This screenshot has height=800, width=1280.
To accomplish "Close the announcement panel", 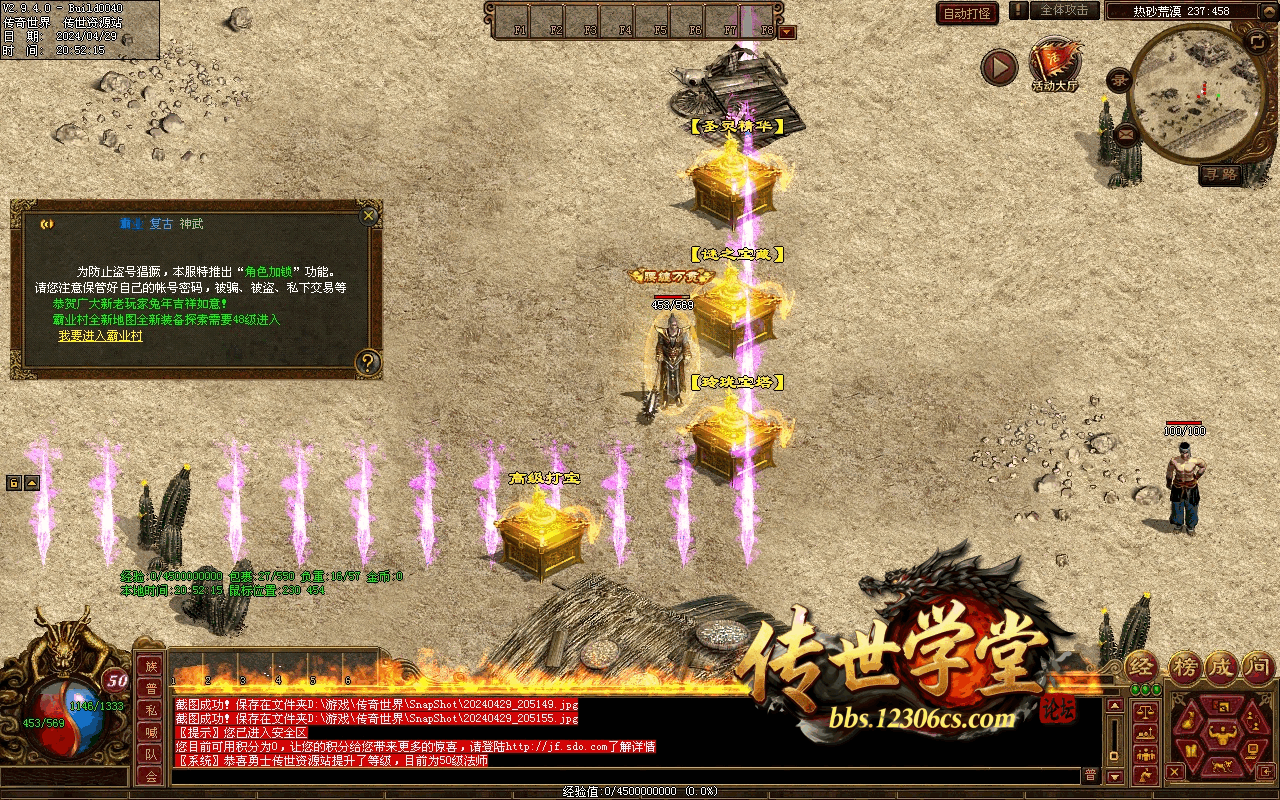I will coord(369,215).
